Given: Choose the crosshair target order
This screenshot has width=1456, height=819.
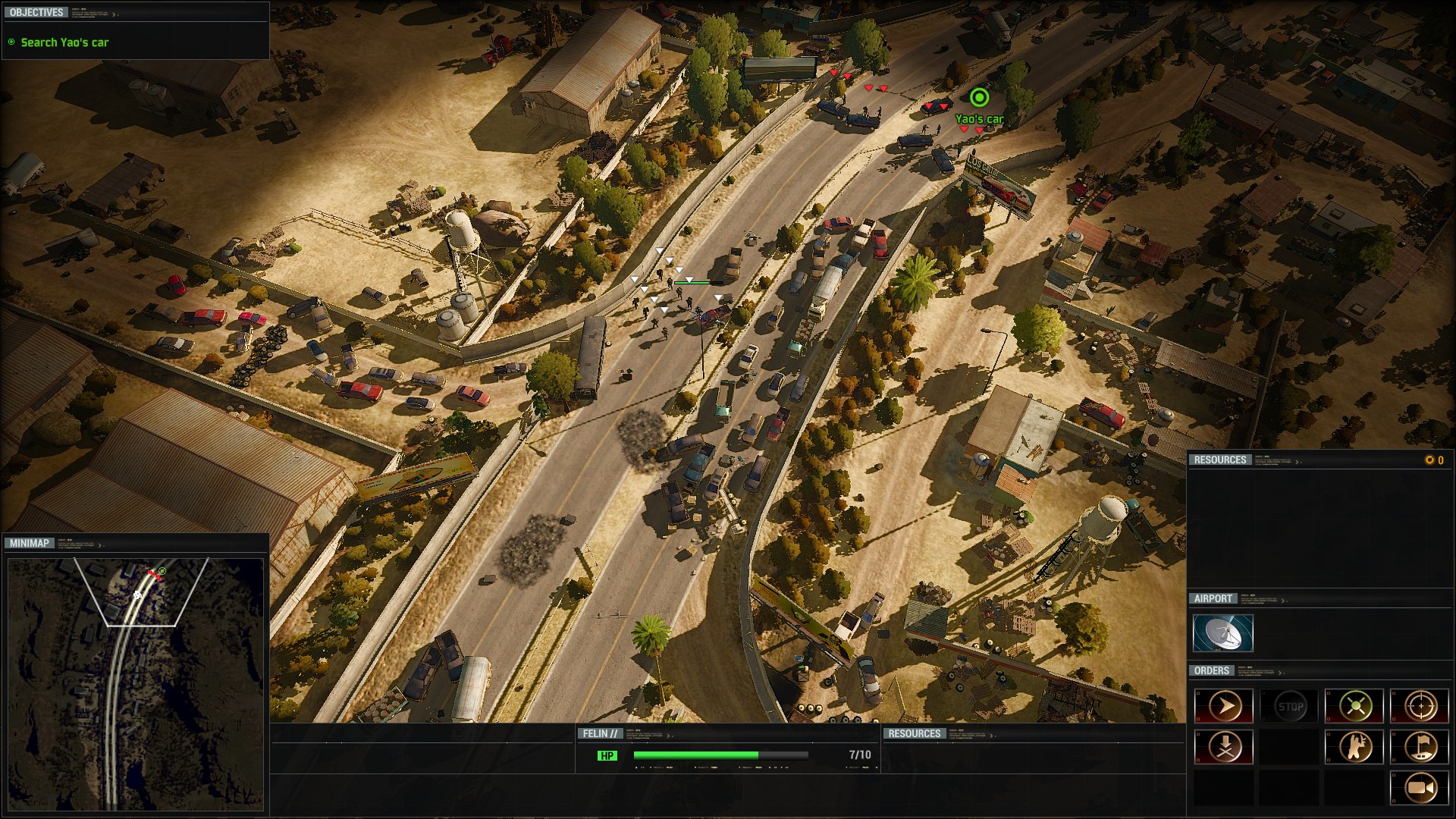Looking at the screenshot, I should tap(1420, 707).
